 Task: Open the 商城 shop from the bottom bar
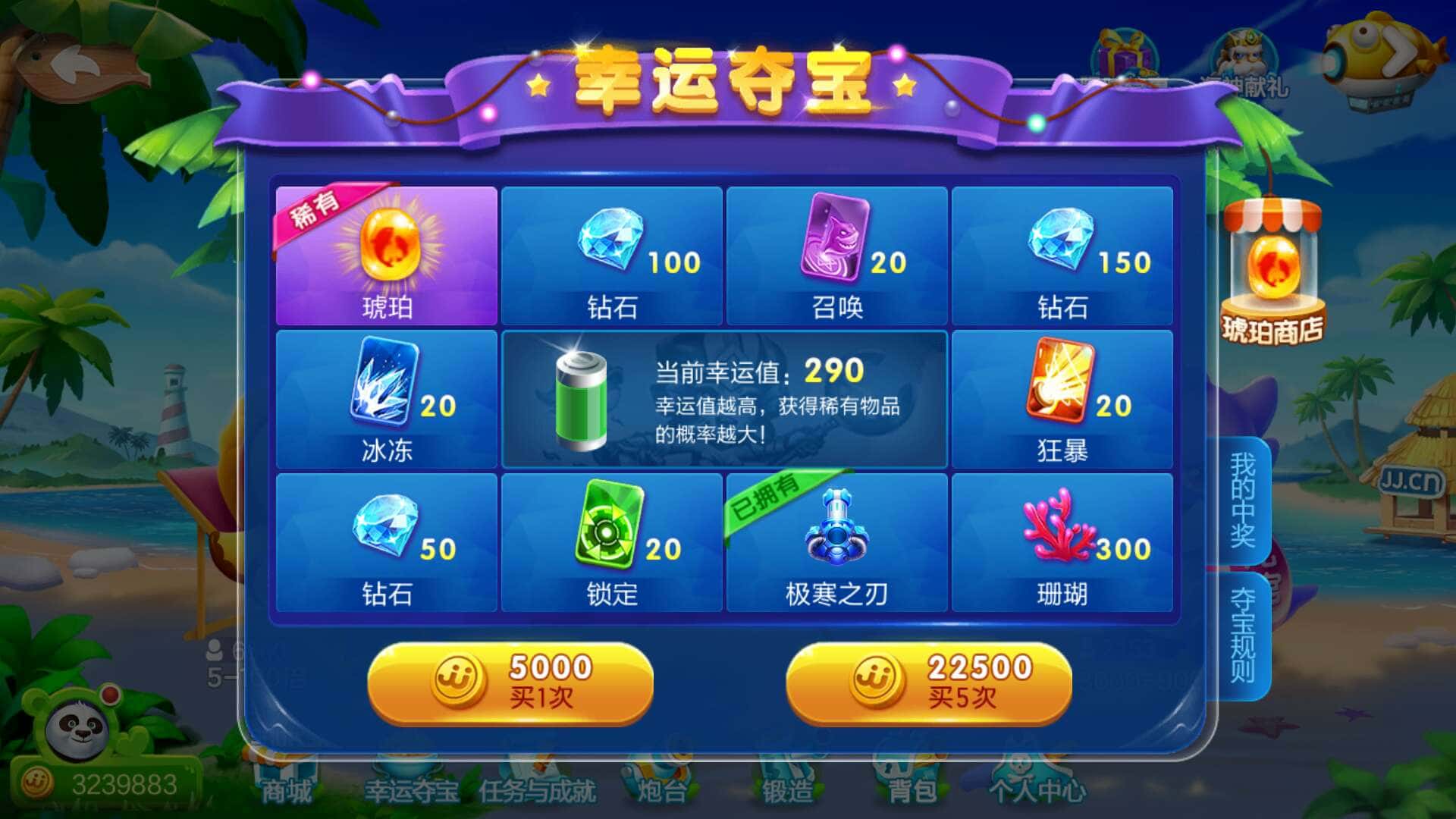288,789
